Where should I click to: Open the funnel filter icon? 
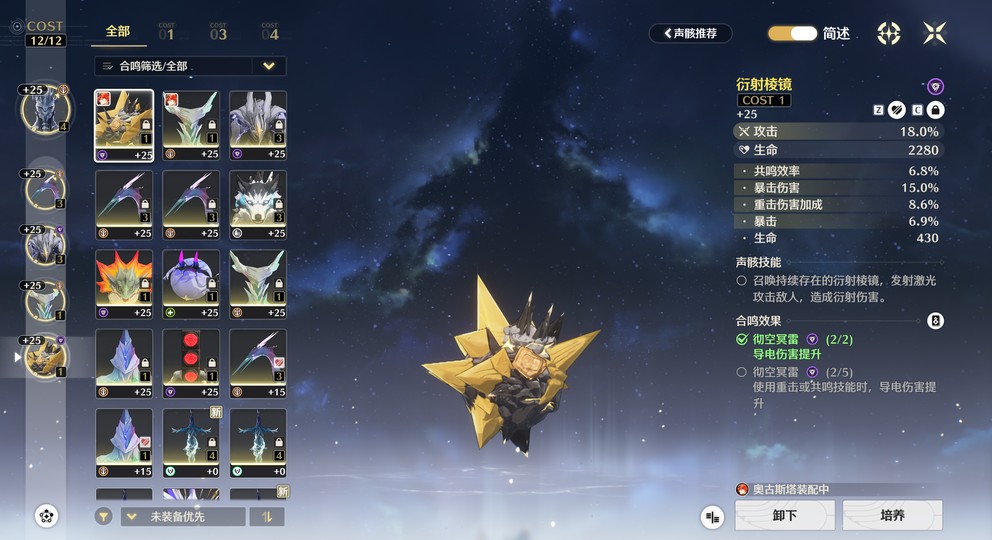(x=103, y=516)
